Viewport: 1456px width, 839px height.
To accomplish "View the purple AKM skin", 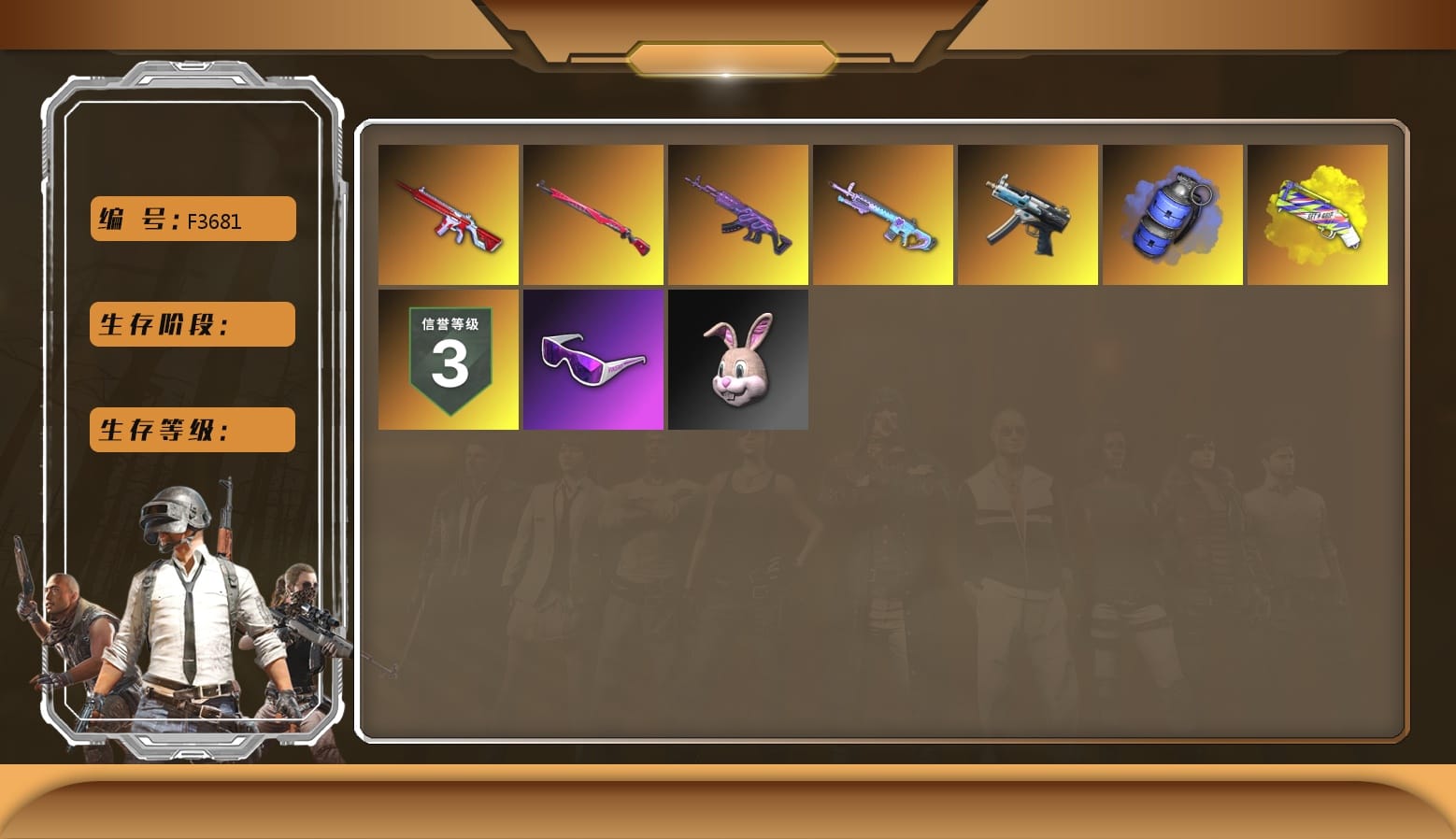I will point(737,215).
